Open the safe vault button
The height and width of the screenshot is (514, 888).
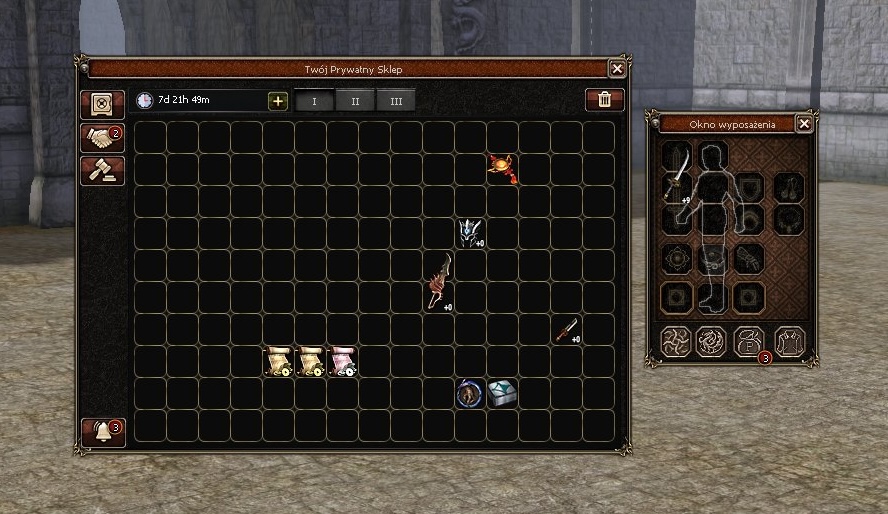103,103
